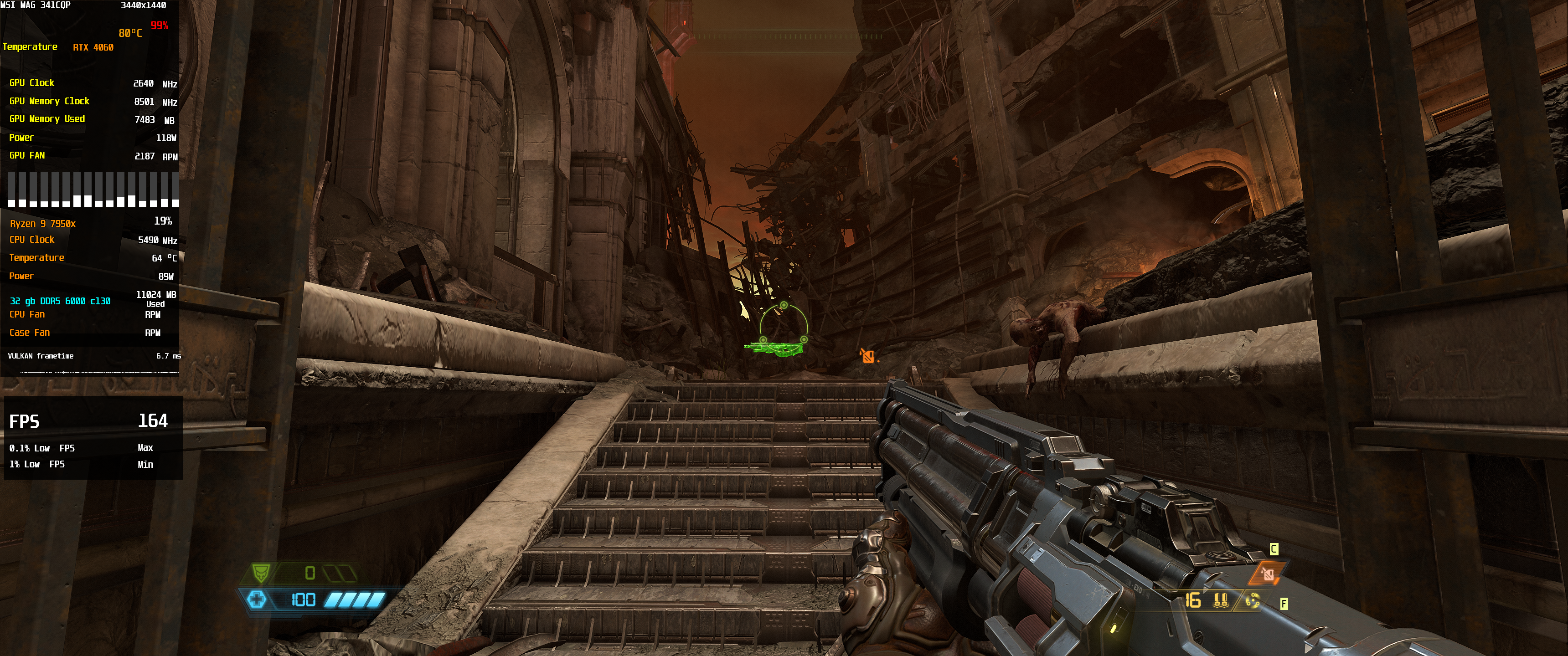Activate the orange chainsaw fuel can HUD slot
Screen dimensions: 1568x656
tap(1267, 573)
